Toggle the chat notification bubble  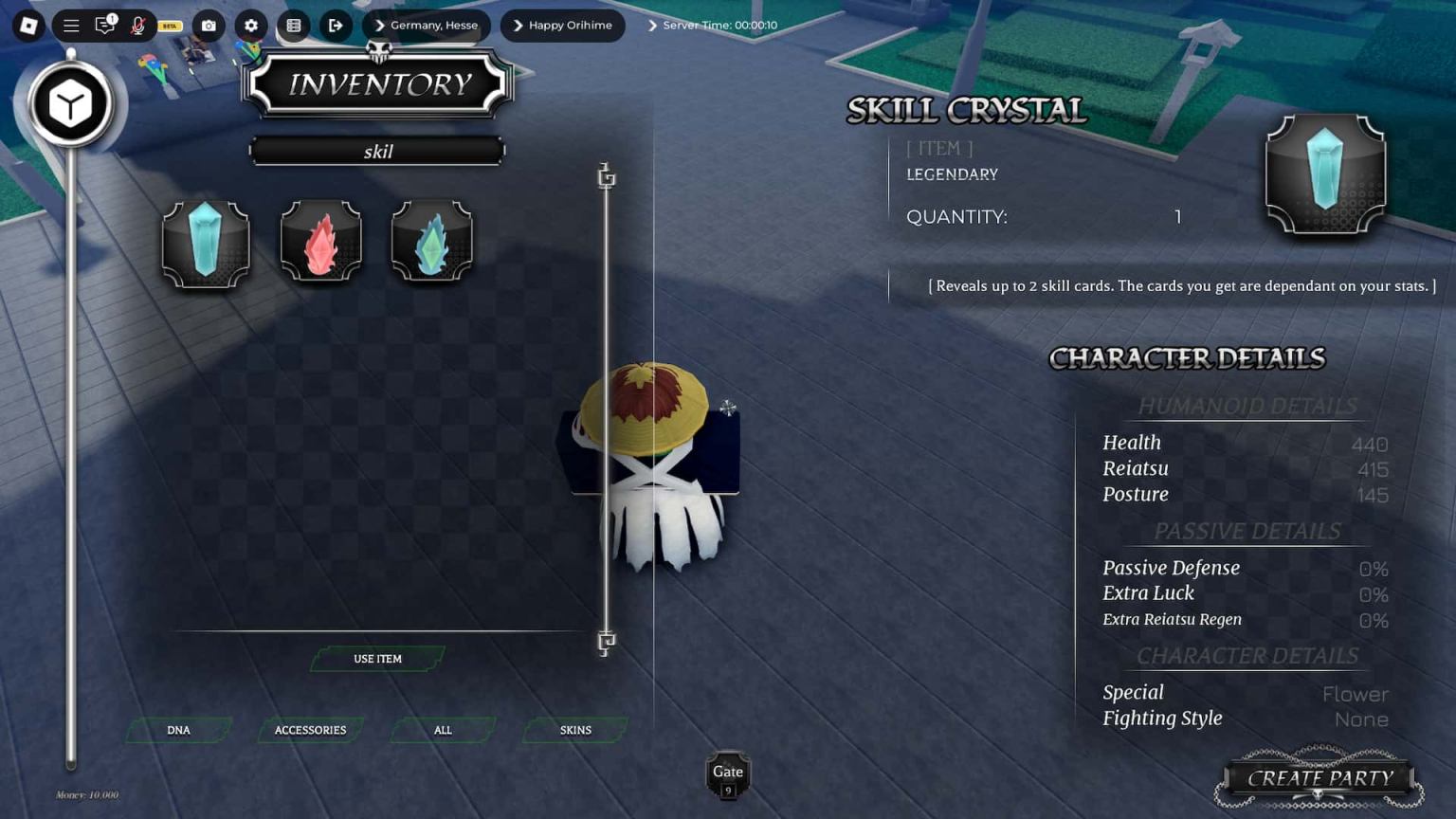[105, 26]
